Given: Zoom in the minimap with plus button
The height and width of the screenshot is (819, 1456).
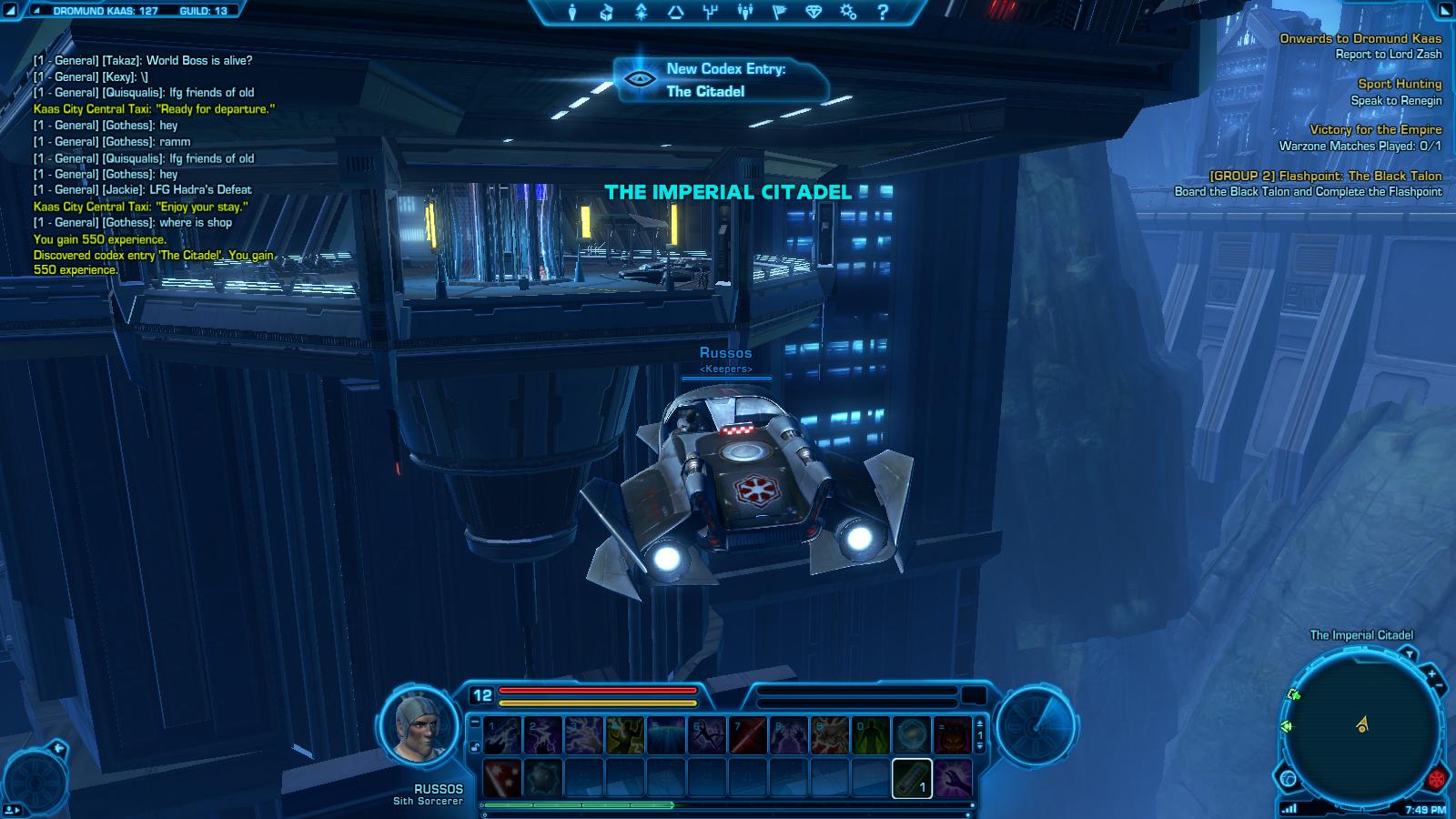Looking at the screenshot, I should click(1431, 674).
